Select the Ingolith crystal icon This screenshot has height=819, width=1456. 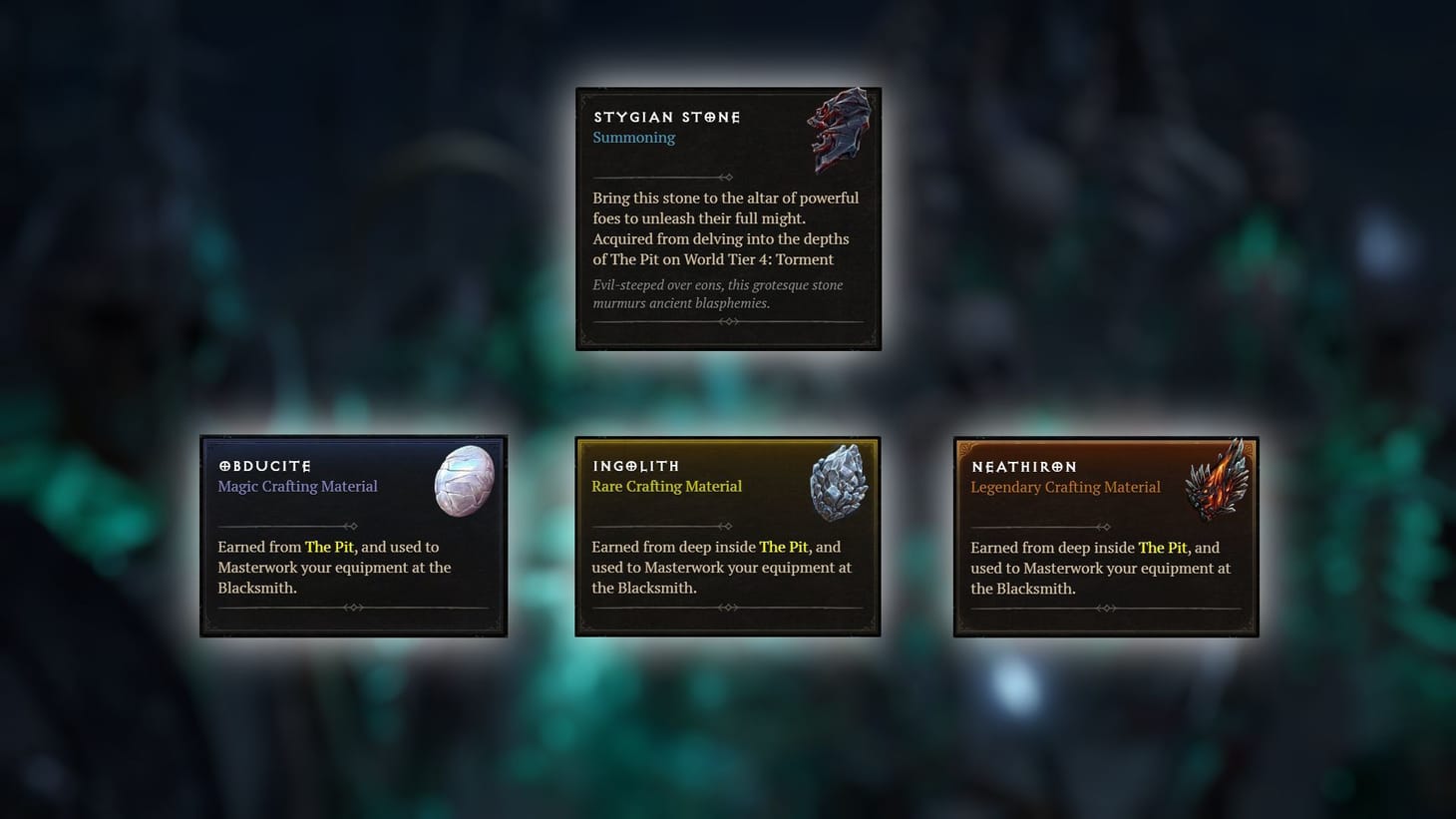pos(840,484)
